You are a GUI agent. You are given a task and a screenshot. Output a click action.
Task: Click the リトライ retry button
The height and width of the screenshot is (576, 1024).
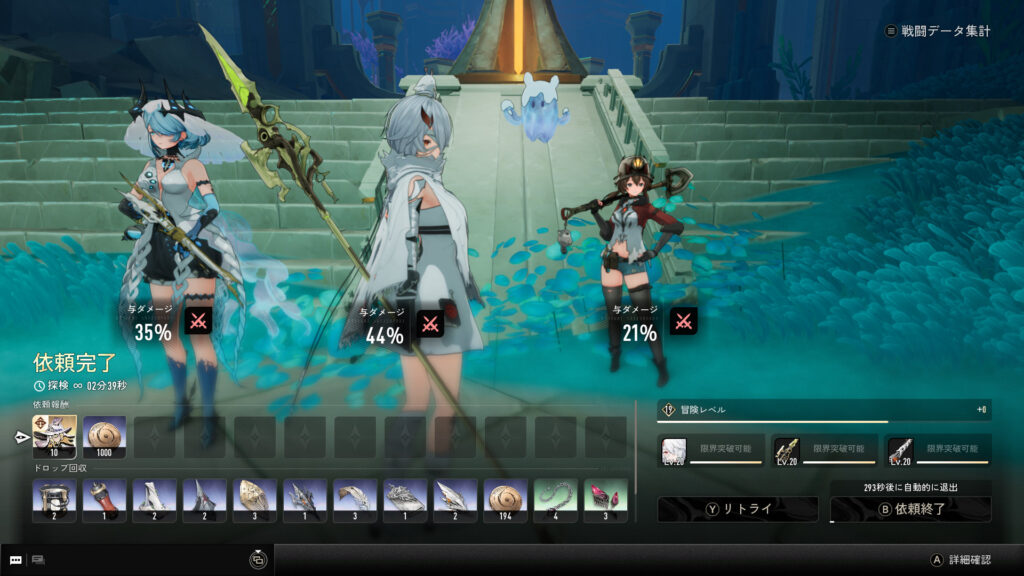click(x=737, y=509)
